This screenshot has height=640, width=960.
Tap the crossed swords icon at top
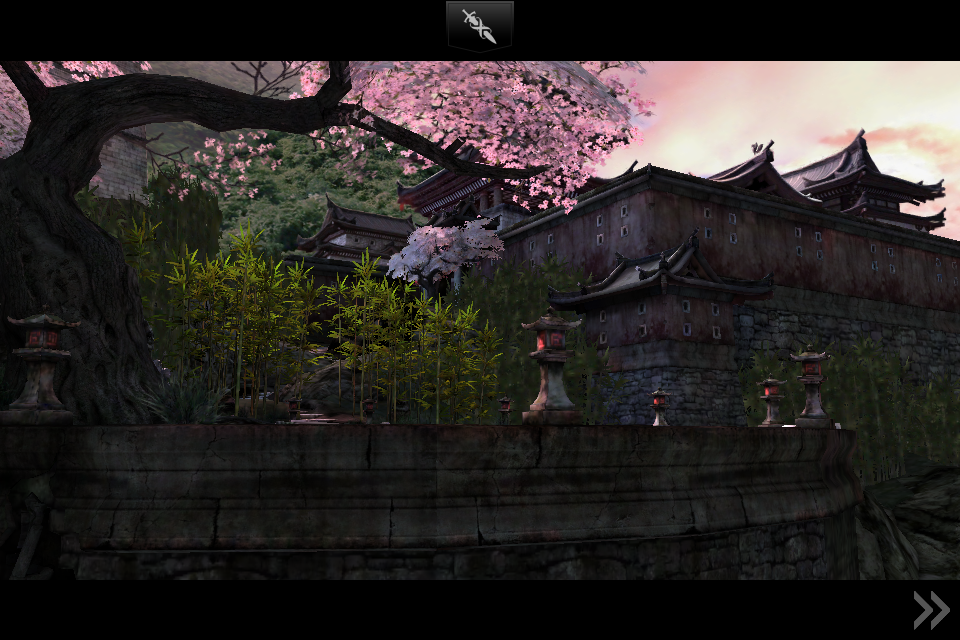(x=479, y=26)
